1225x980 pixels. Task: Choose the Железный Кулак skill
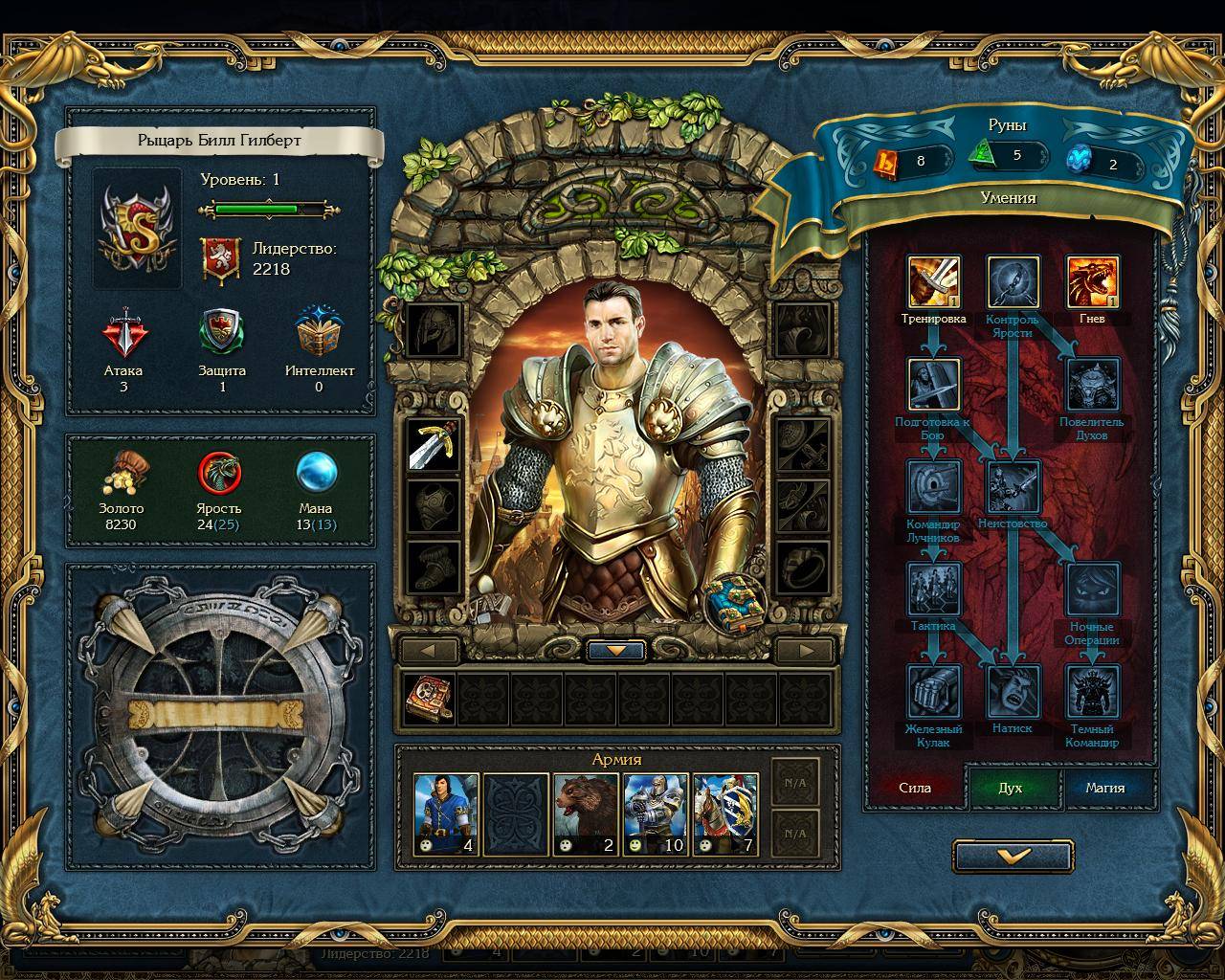pos(933,691)
